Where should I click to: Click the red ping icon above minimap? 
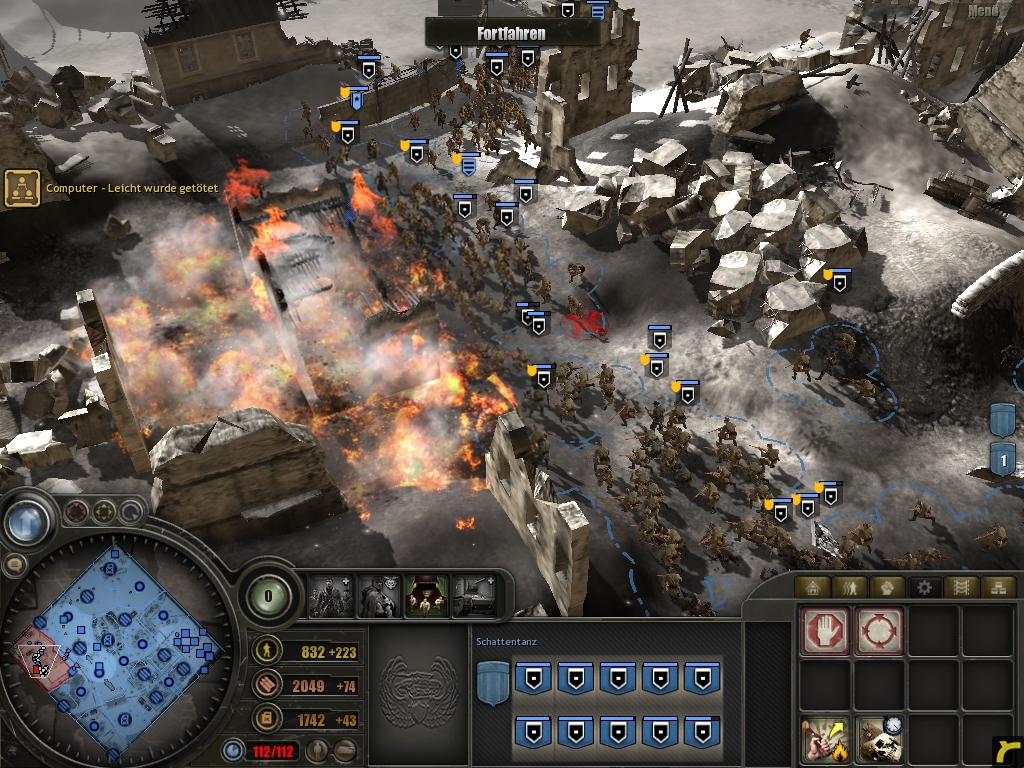pyautogui.click(x=76, y=513)
